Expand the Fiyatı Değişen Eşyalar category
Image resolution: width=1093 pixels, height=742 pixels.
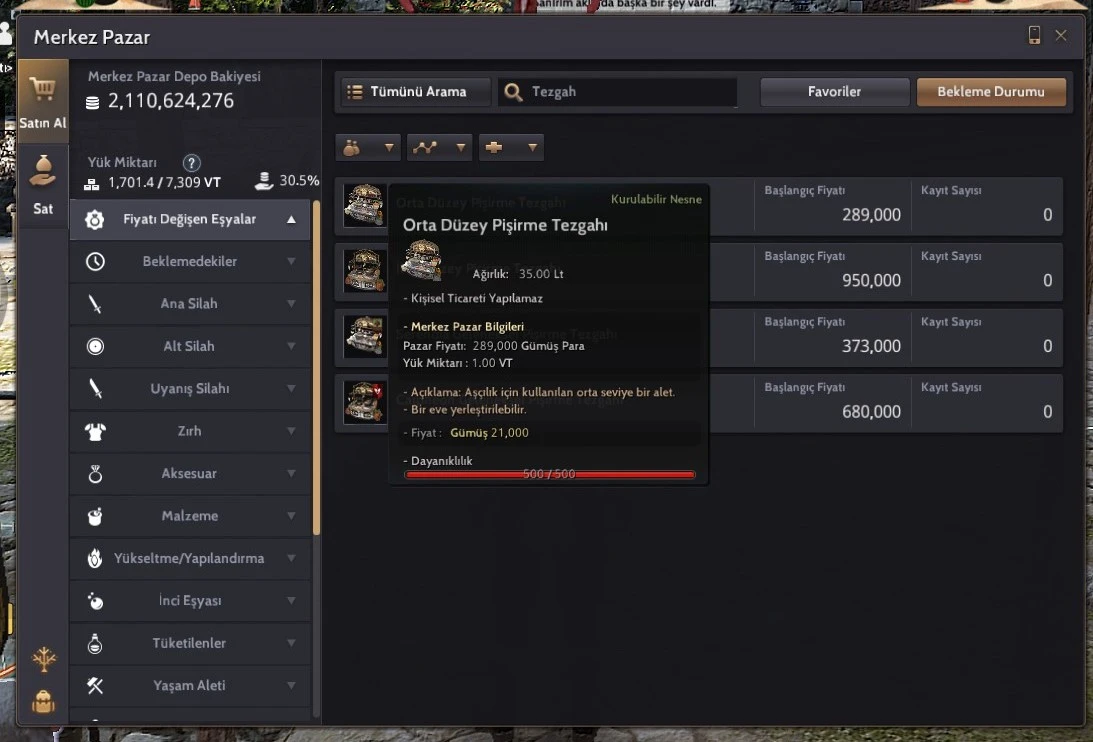pyautogui.click(x=190, y=219)
